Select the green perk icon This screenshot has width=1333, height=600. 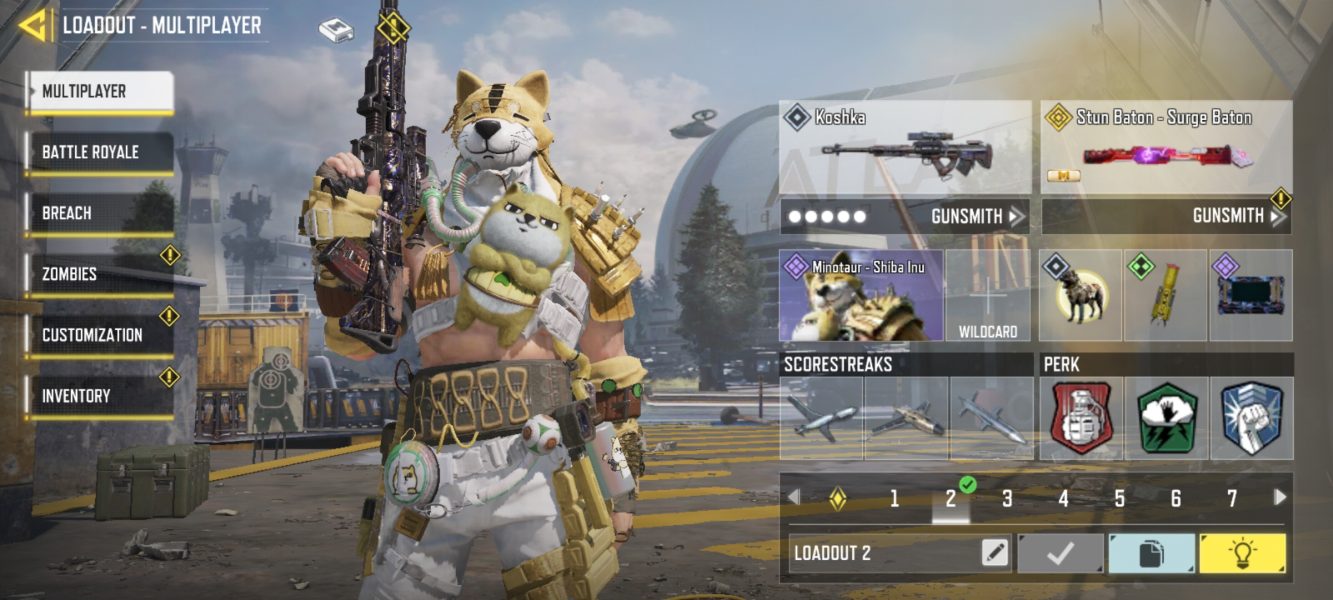pyautogui.click(x=1166, y=418)
